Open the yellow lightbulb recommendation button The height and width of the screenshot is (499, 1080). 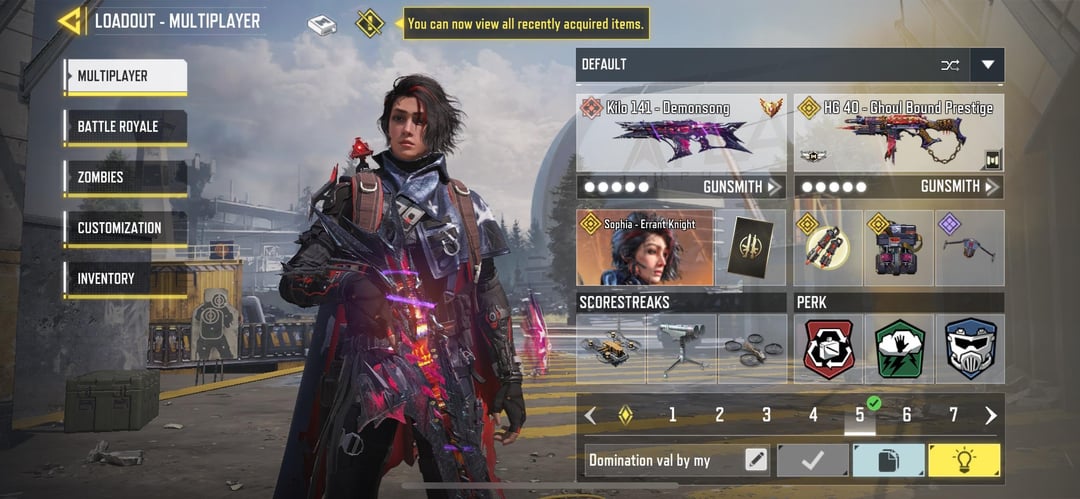tap(964, 460)
